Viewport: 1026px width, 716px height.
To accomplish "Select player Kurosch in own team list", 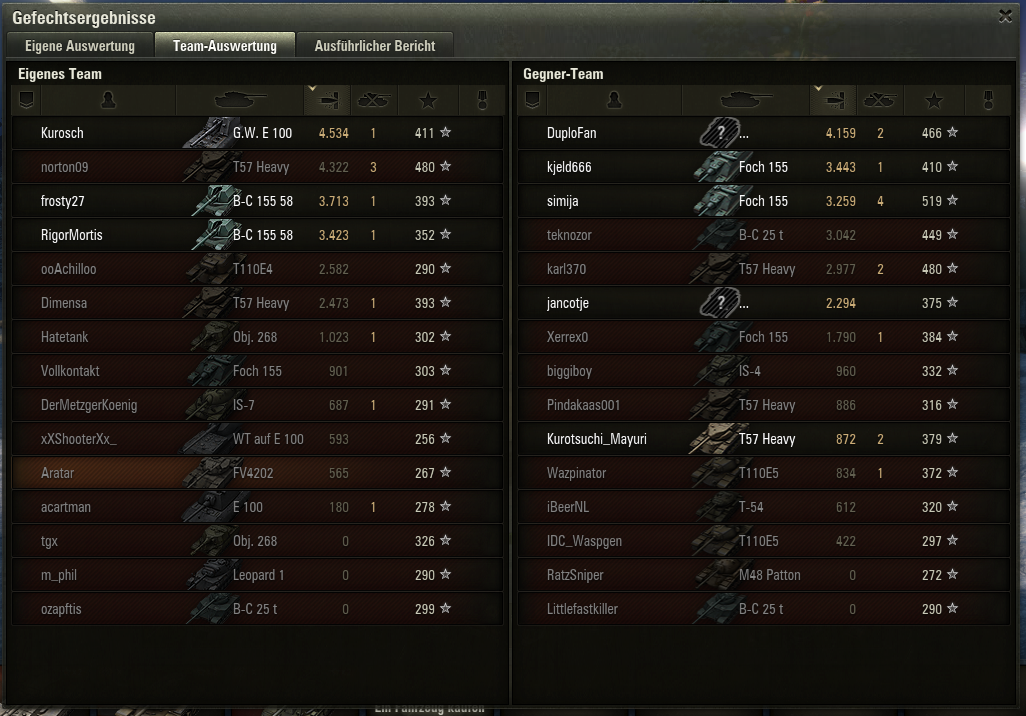I will tap(62, 133).
